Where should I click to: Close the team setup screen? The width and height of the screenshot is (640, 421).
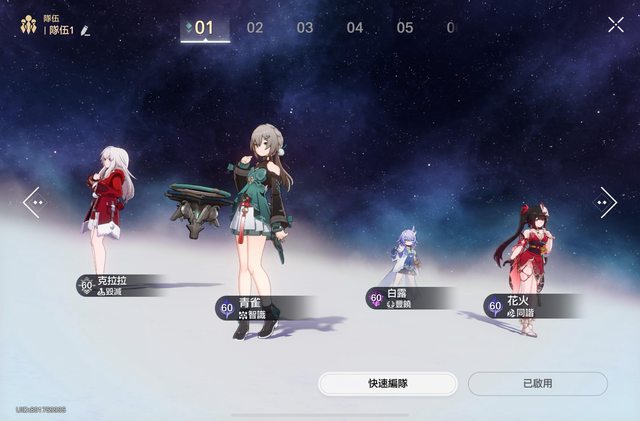[615, 25]
